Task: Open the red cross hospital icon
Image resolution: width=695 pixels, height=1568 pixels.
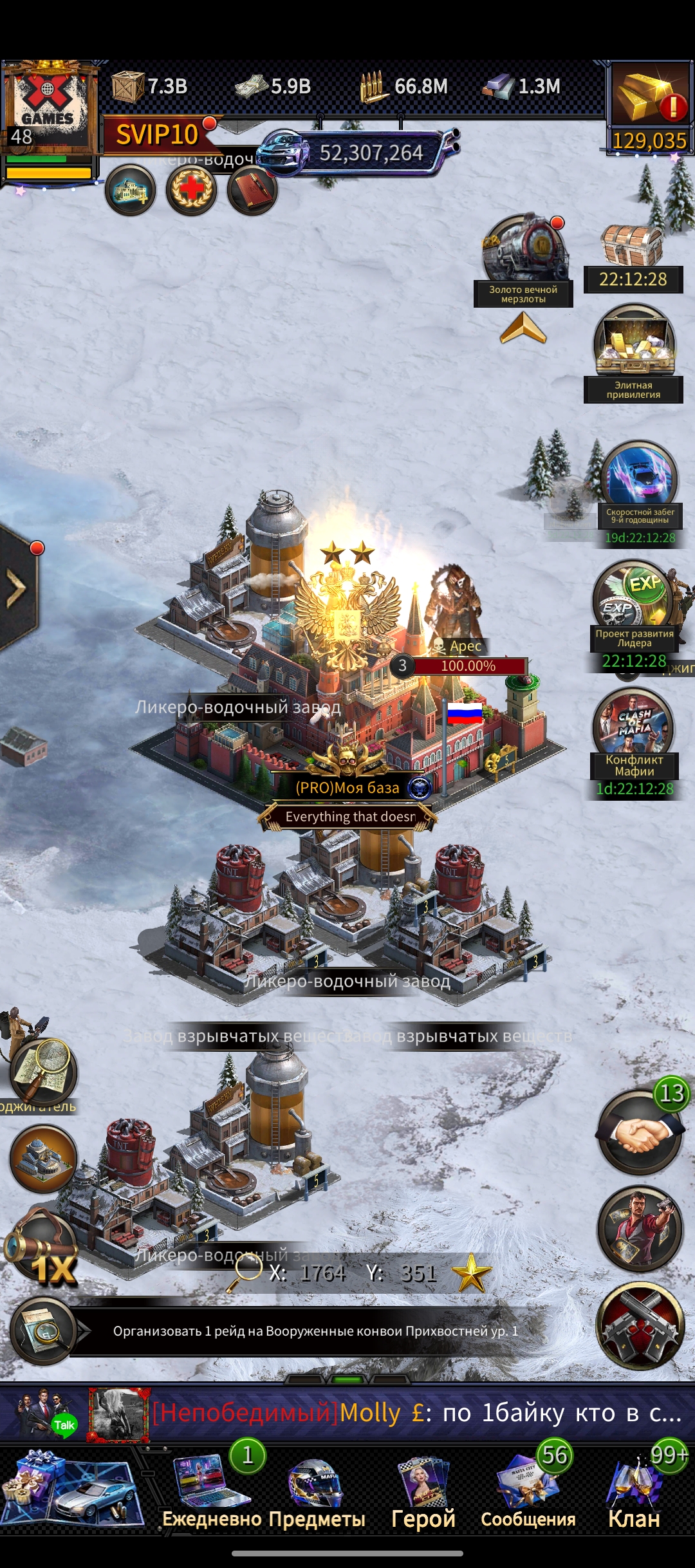Action: 191,191
